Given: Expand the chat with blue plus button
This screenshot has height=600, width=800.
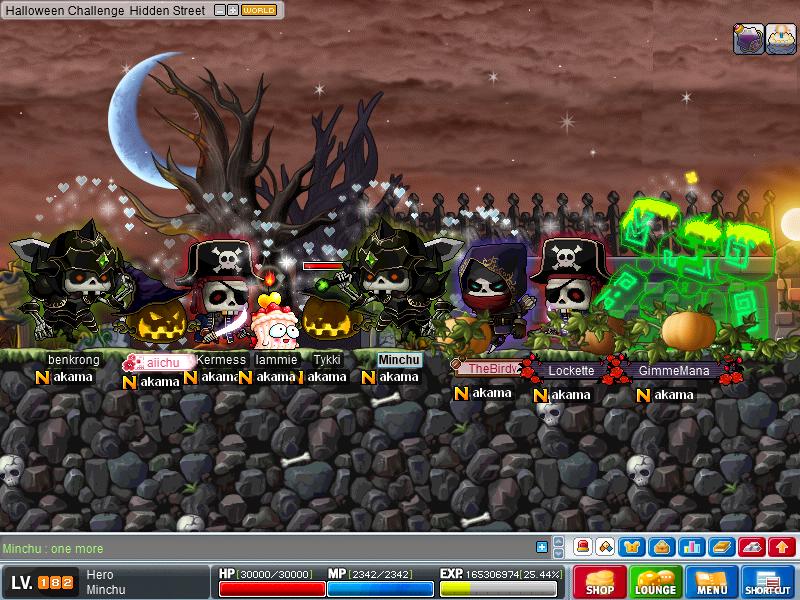Looking at the screenshot, I should pos(541,547).
